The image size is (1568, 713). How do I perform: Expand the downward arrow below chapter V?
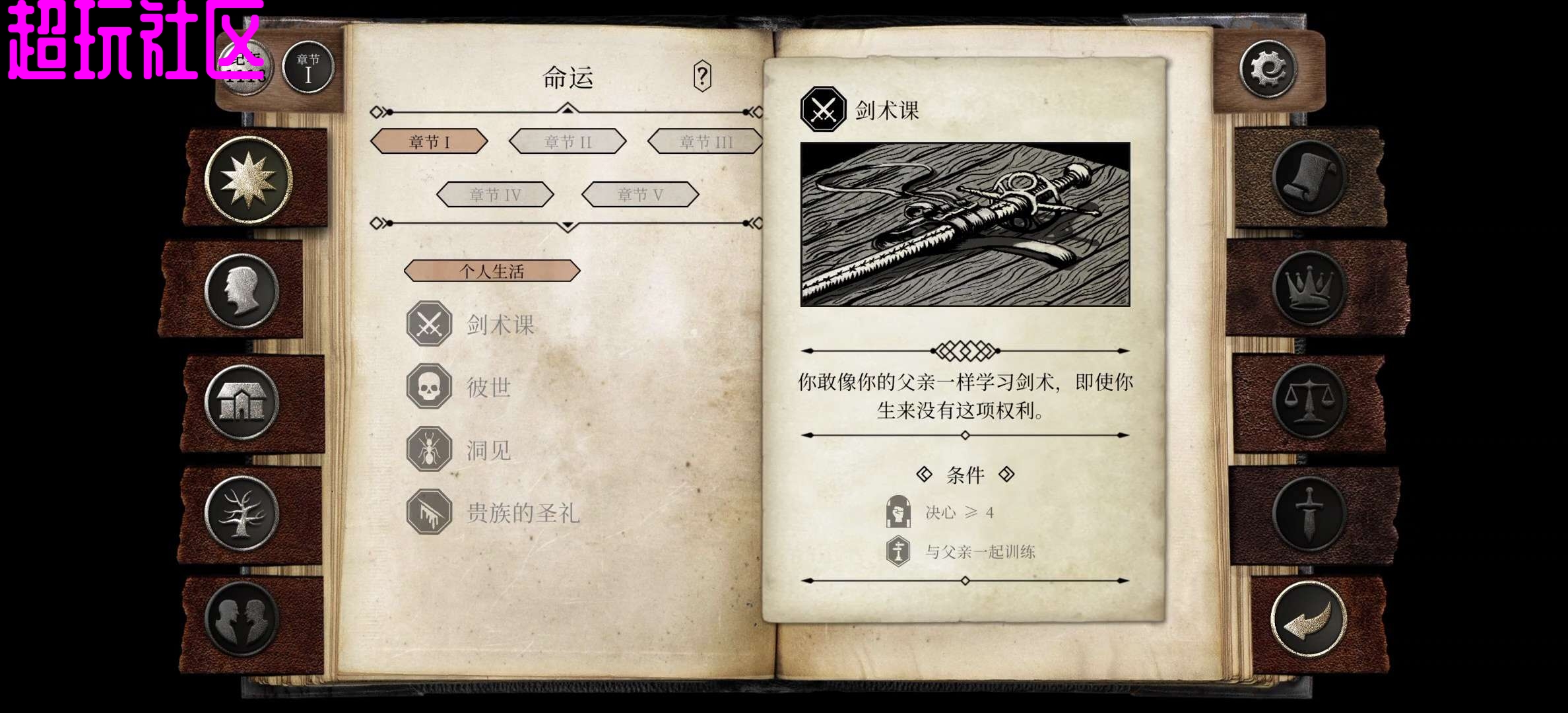(x=568, y=224)
